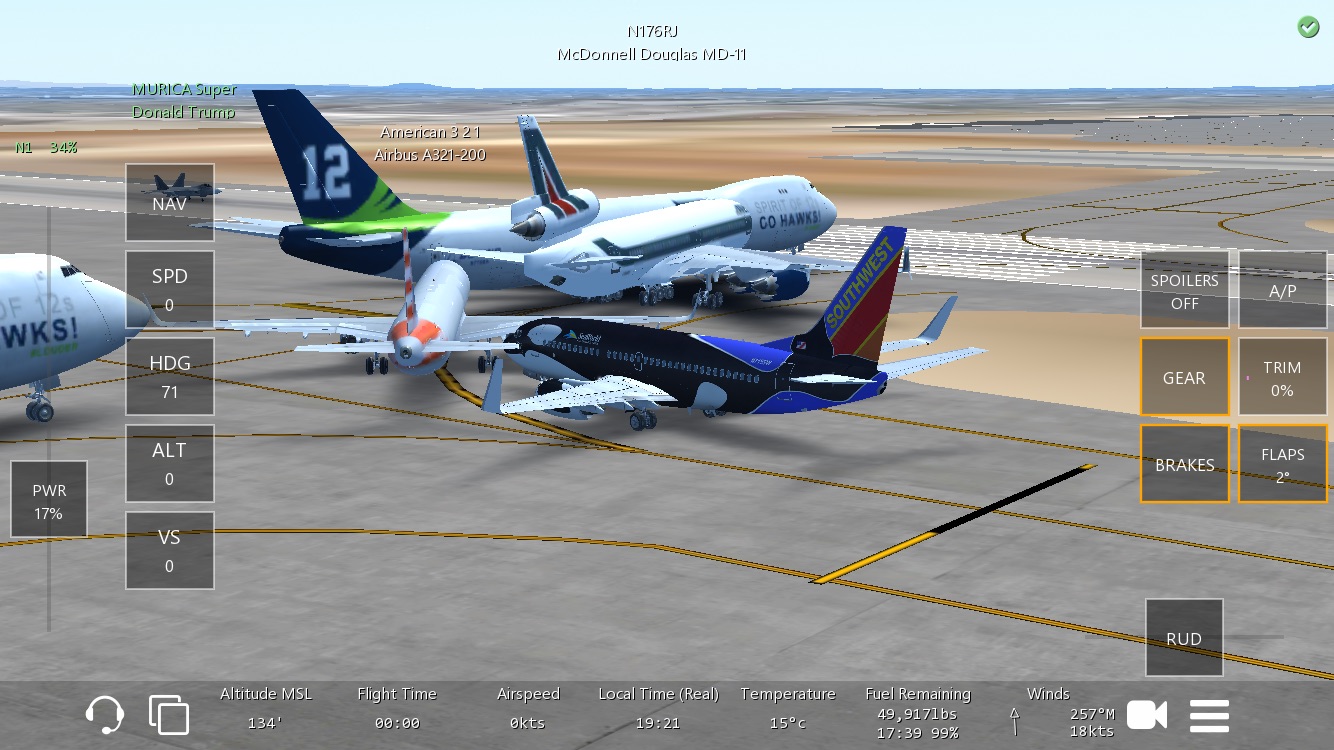
Task: Switch the SPOILERS setting
Action: tap(1185, 290)
